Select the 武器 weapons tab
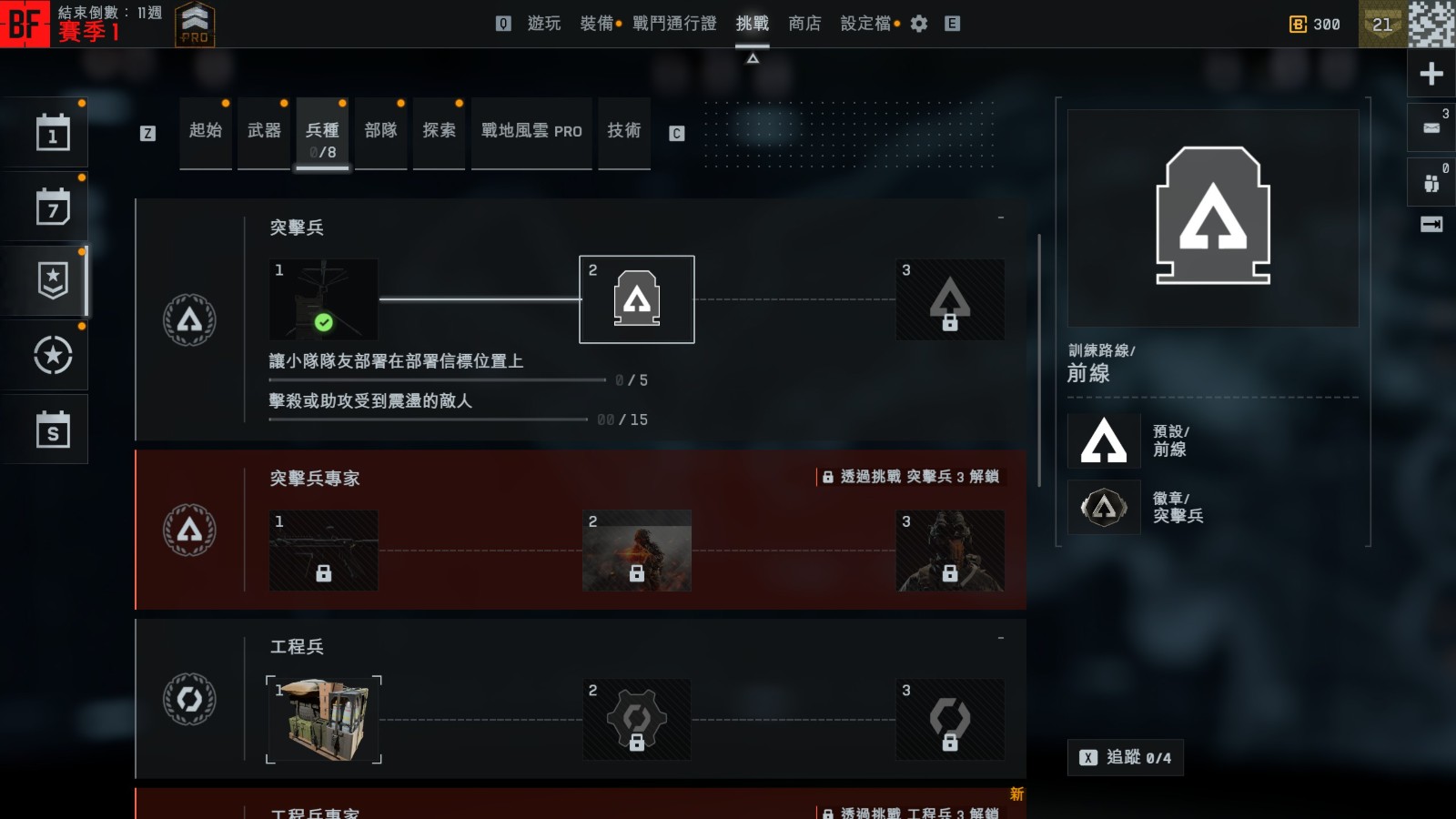 [264, 131]
